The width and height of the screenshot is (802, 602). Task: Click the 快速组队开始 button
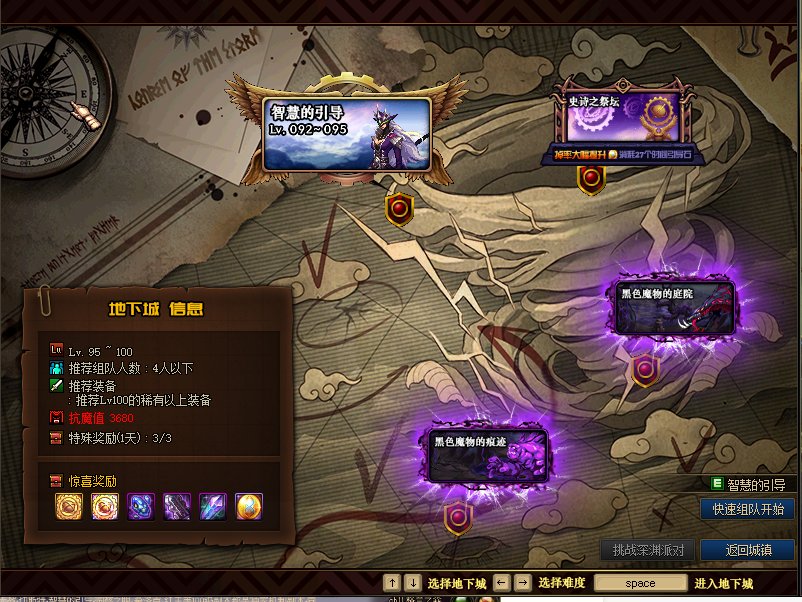(747, 509)
